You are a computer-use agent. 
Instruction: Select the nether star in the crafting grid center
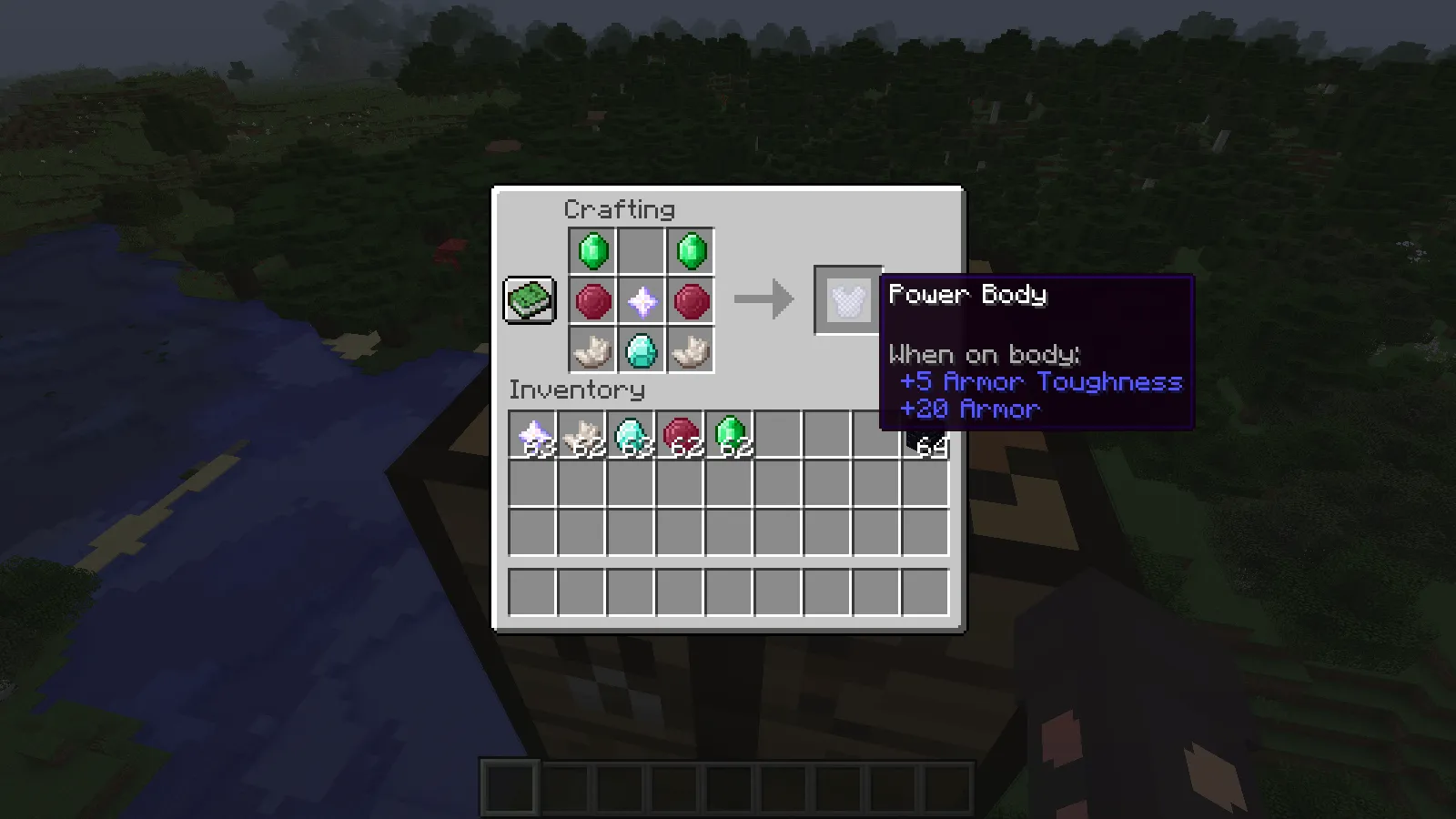[640, 300]
